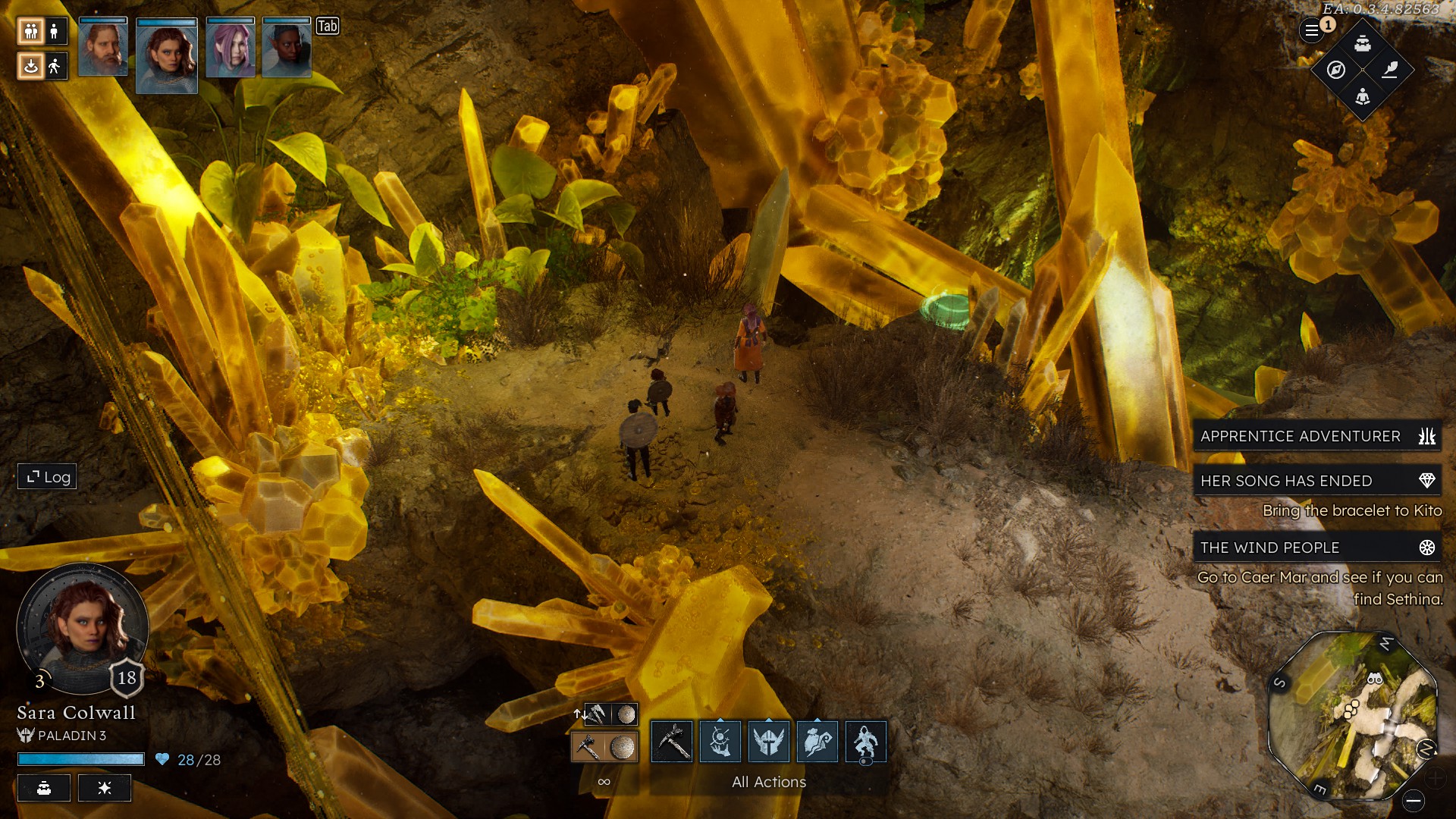Image resolution: width=1456 pixels, height=819 pixels.
Task: Expand the combat Log panel
Action: coord(47,477)
